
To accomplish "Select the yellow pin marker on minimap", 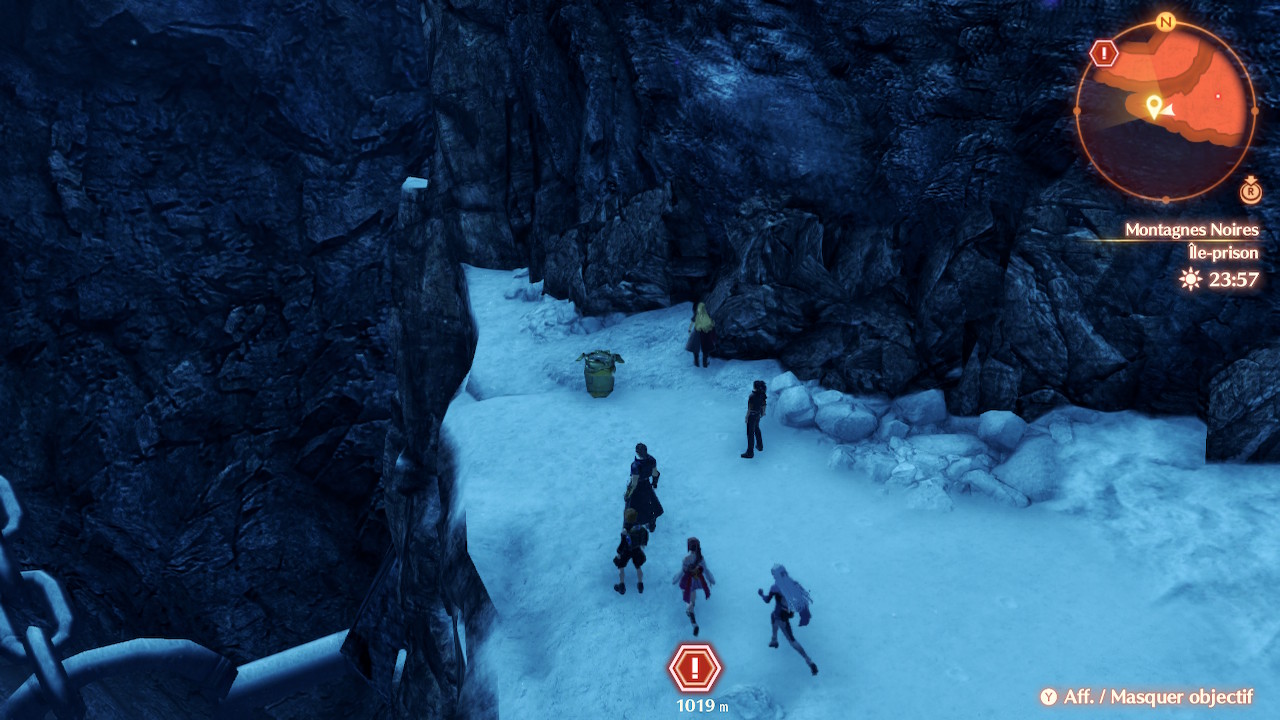I will (x=1153, y=106).
